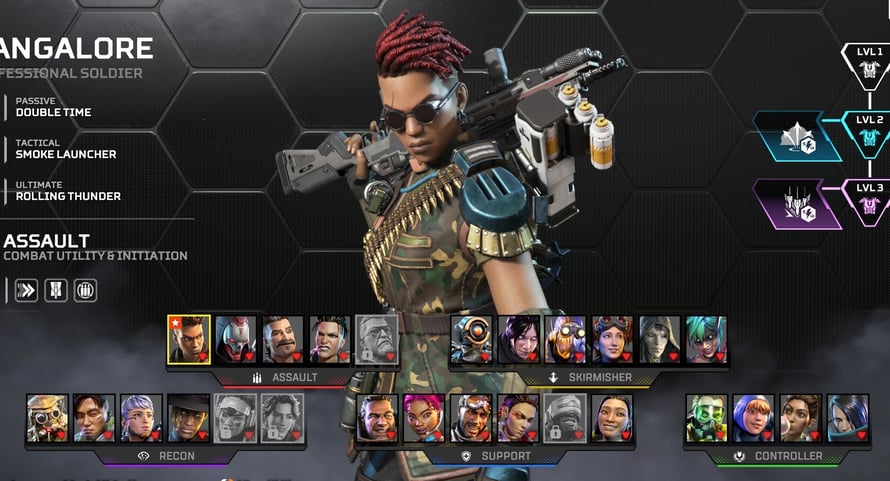Select Bloodhound from the Recon row
Screen dimensions: 890x481
coord(47,417)
